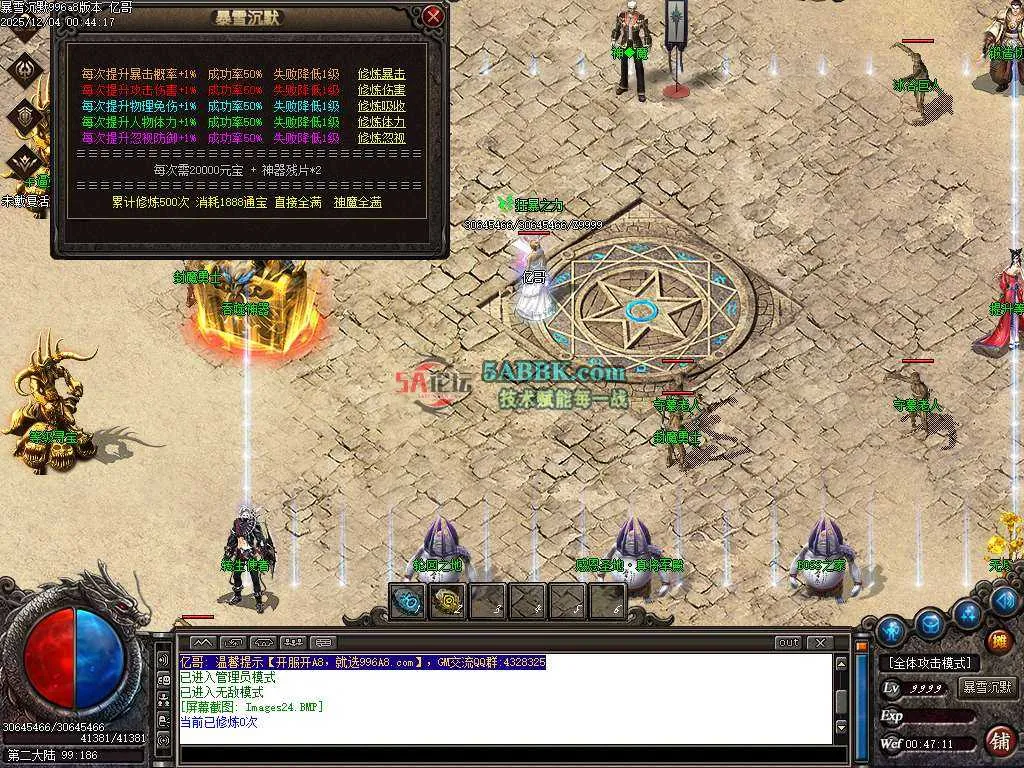Activate the 修炼体力 stamina training link

pyautogui.click(x=382, y=122)
